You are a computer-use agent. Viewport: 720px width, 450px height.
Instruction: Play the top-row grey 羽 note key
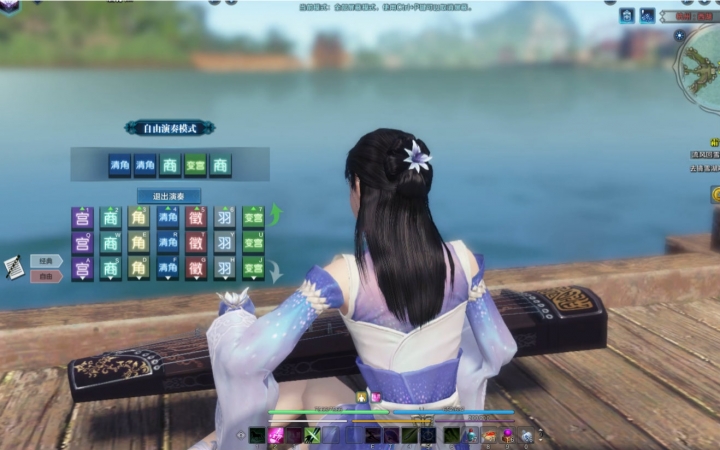pos(225,217)
